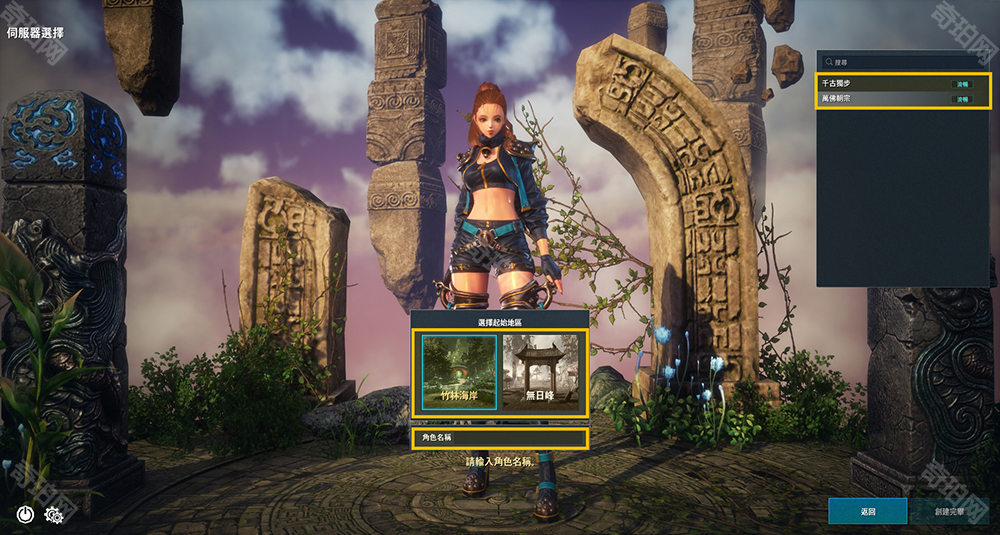Screen dimensions: 1000x535
Task: Confirm creation with the 創建完畢 button
Action: pos(949,511)
